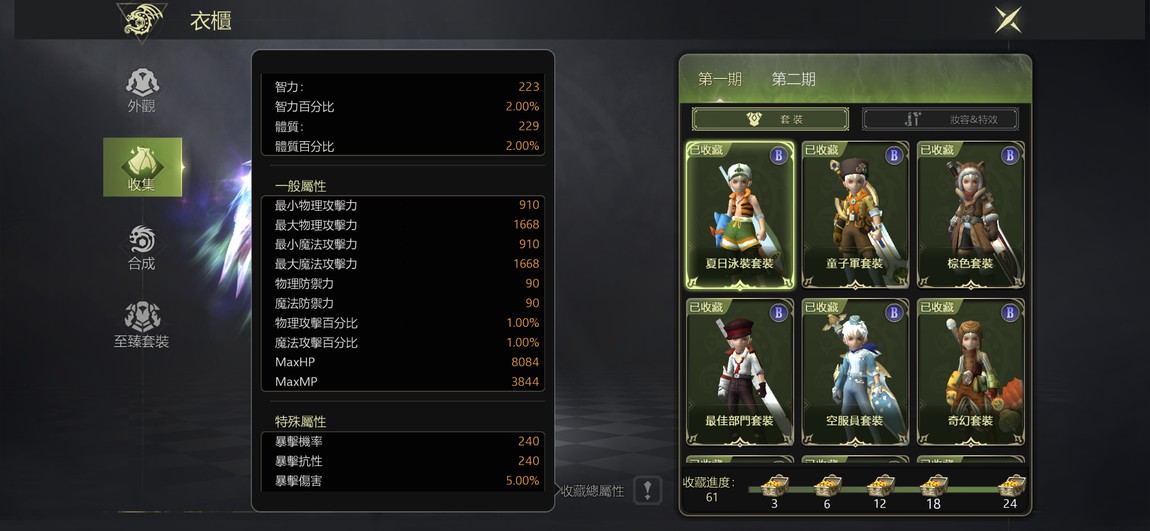Viewport: 1150px width, 531px height.
Task: Open the 外觀 appearance menu
Action: point(142,90)
